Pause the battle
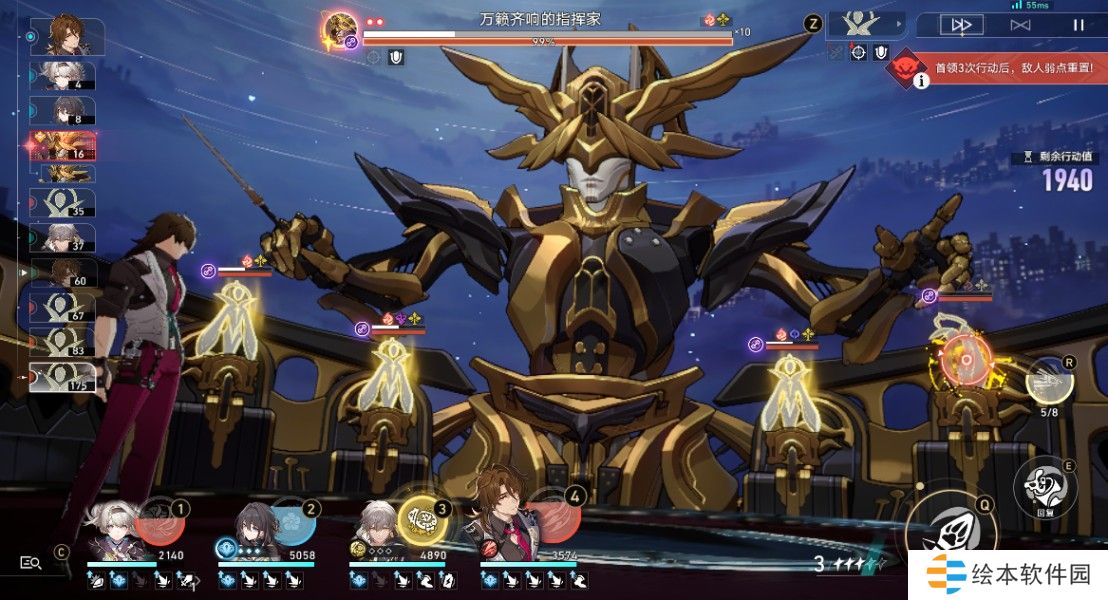Image resolution: width=1108 pixels, height=600 pixels. point(1078,25)
